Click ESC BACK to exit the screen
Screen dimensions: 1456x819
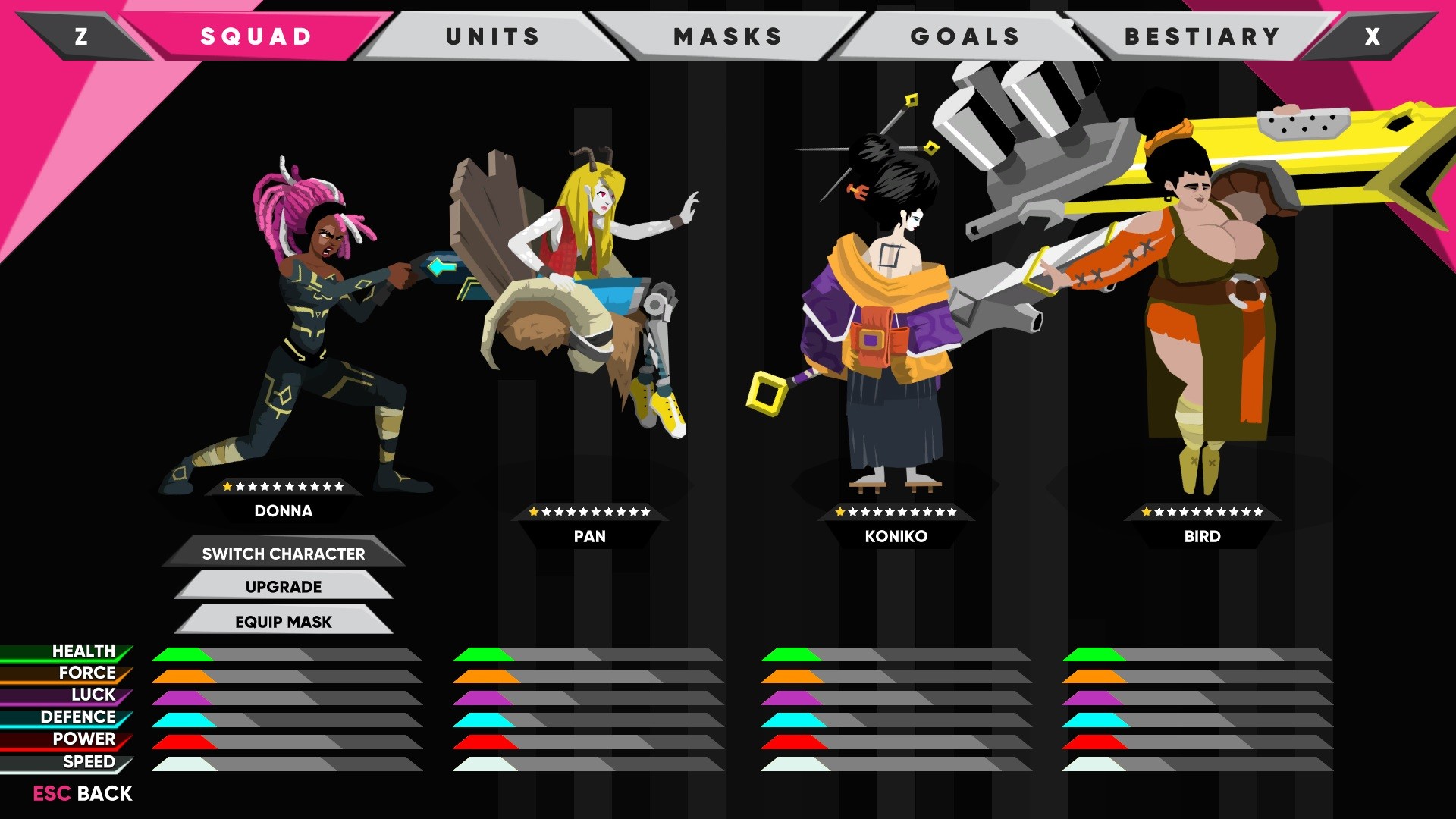(80, 794)
